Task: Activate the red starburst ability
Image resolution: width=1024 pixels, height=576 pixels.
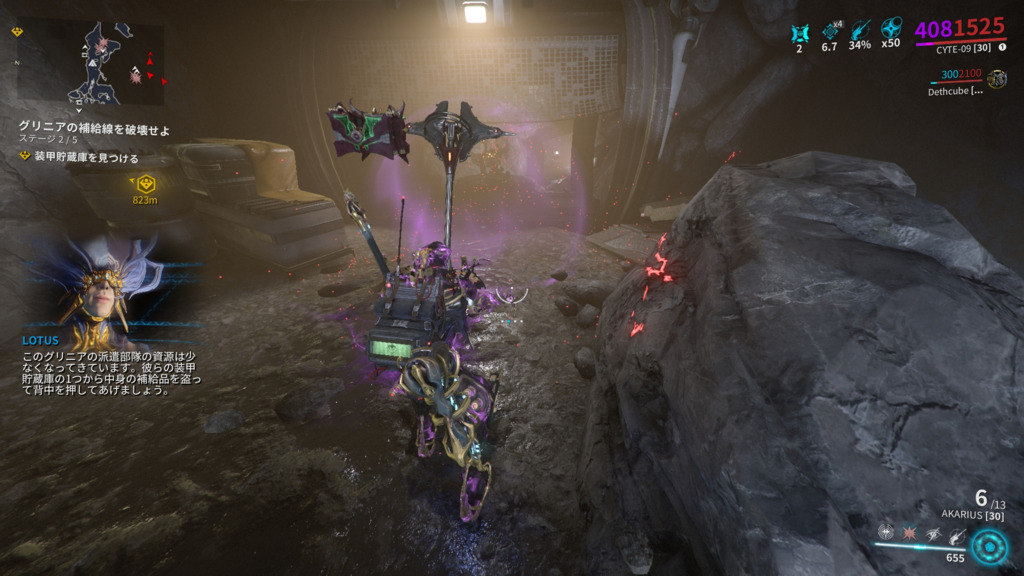Action: (910, 532)
